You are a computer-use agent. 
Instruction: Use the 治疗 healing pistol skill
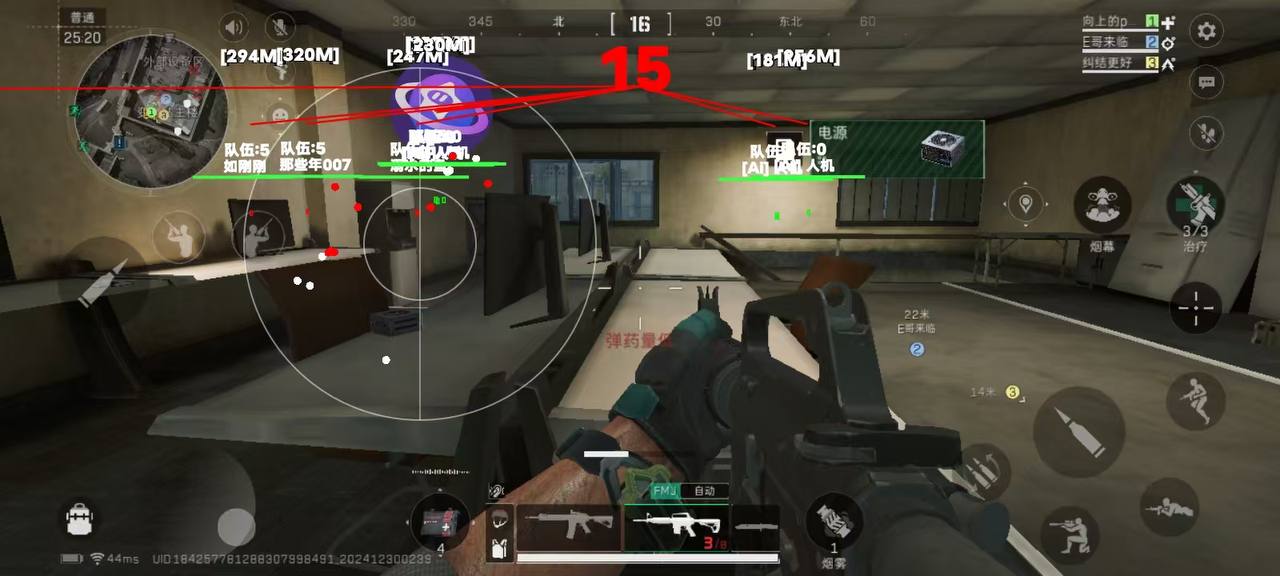point(1195,205)
